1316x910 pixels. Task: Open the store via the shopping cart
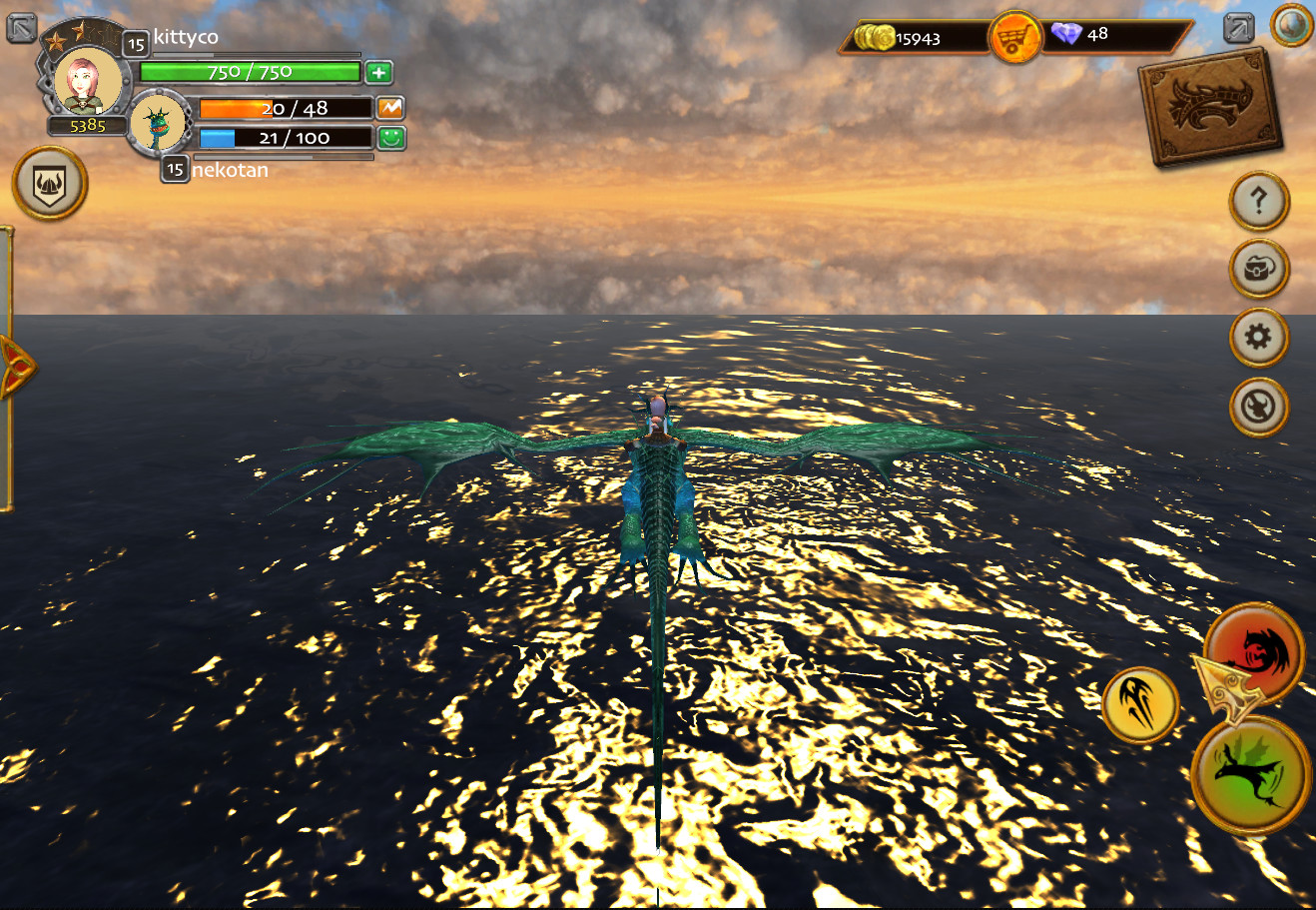coord(1014,33)
